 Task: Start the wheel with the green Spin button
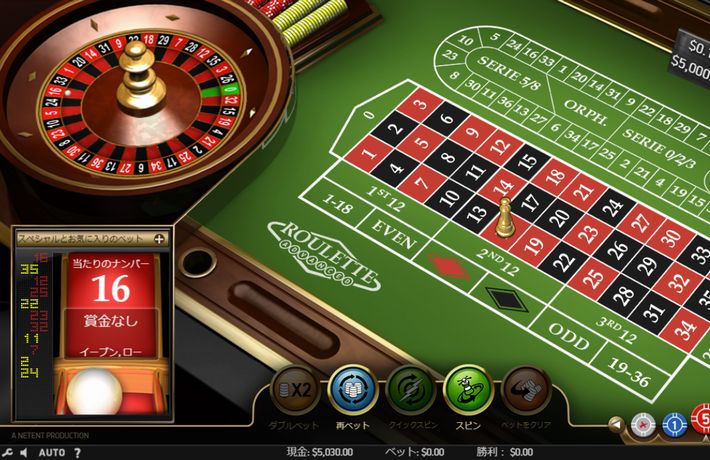point(465,389)
